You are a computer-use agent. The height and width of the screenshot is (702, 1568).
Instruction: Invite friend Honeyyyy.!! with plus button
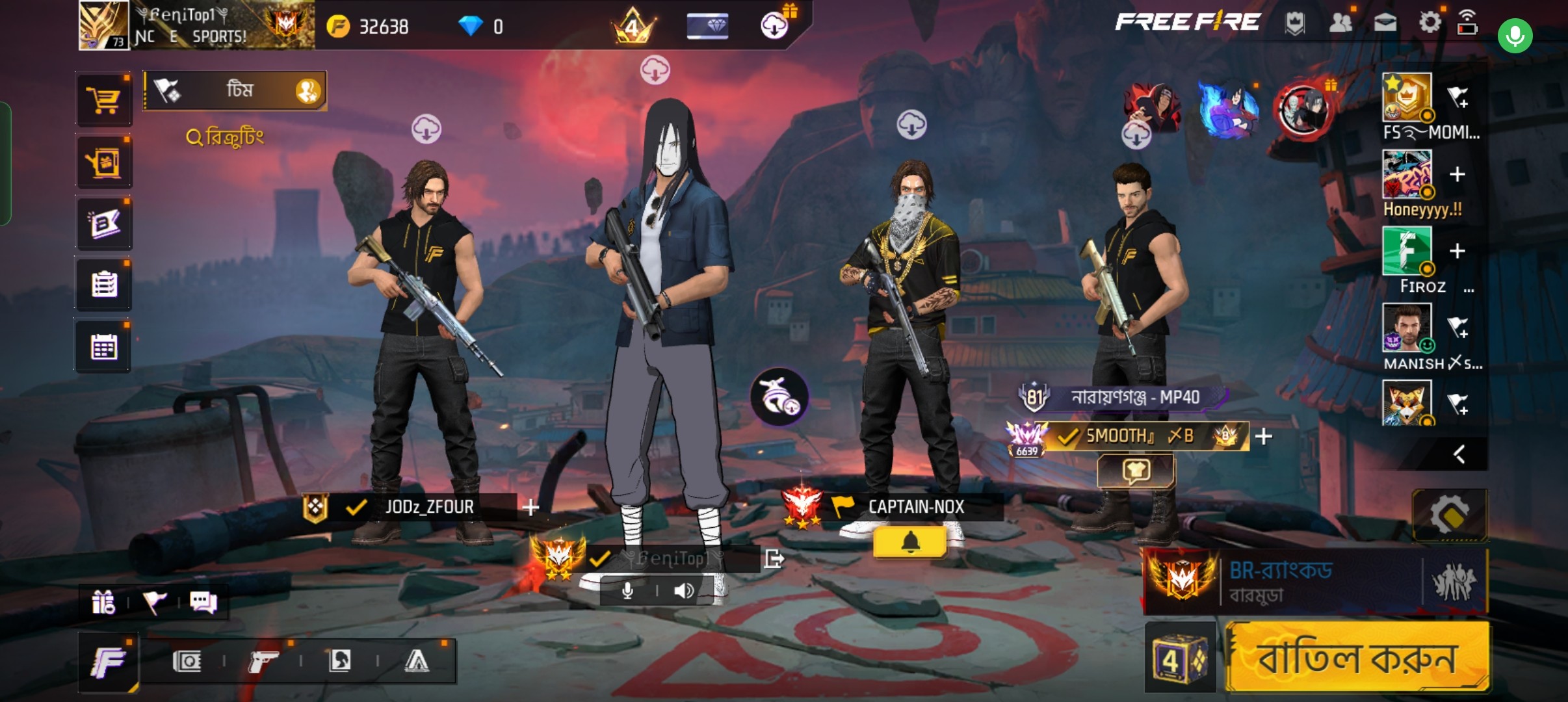(1457, 174)
